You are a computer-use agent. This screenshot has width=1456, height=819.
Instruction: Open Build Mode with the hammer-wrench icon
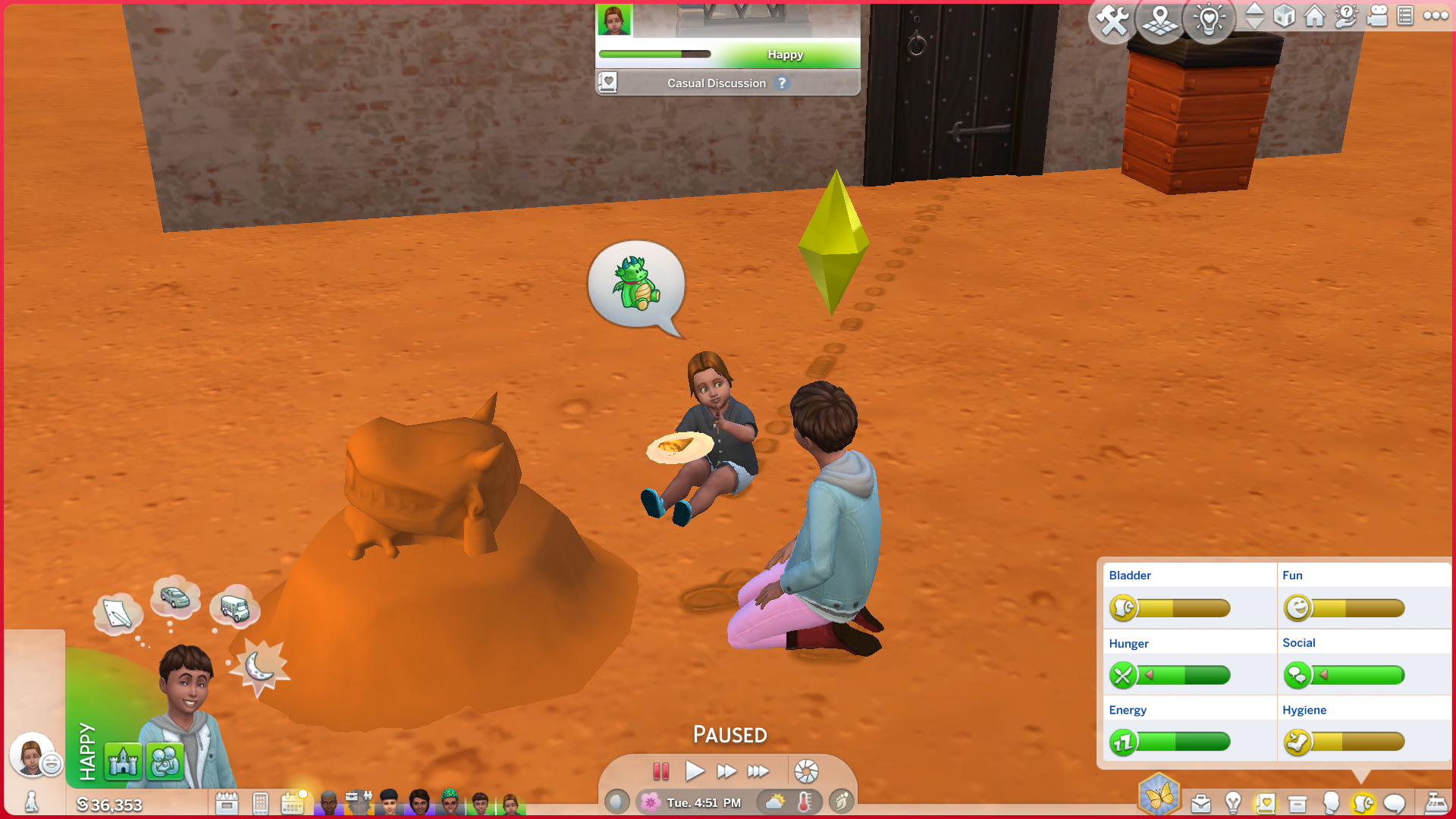click(x=1112, y=20)
